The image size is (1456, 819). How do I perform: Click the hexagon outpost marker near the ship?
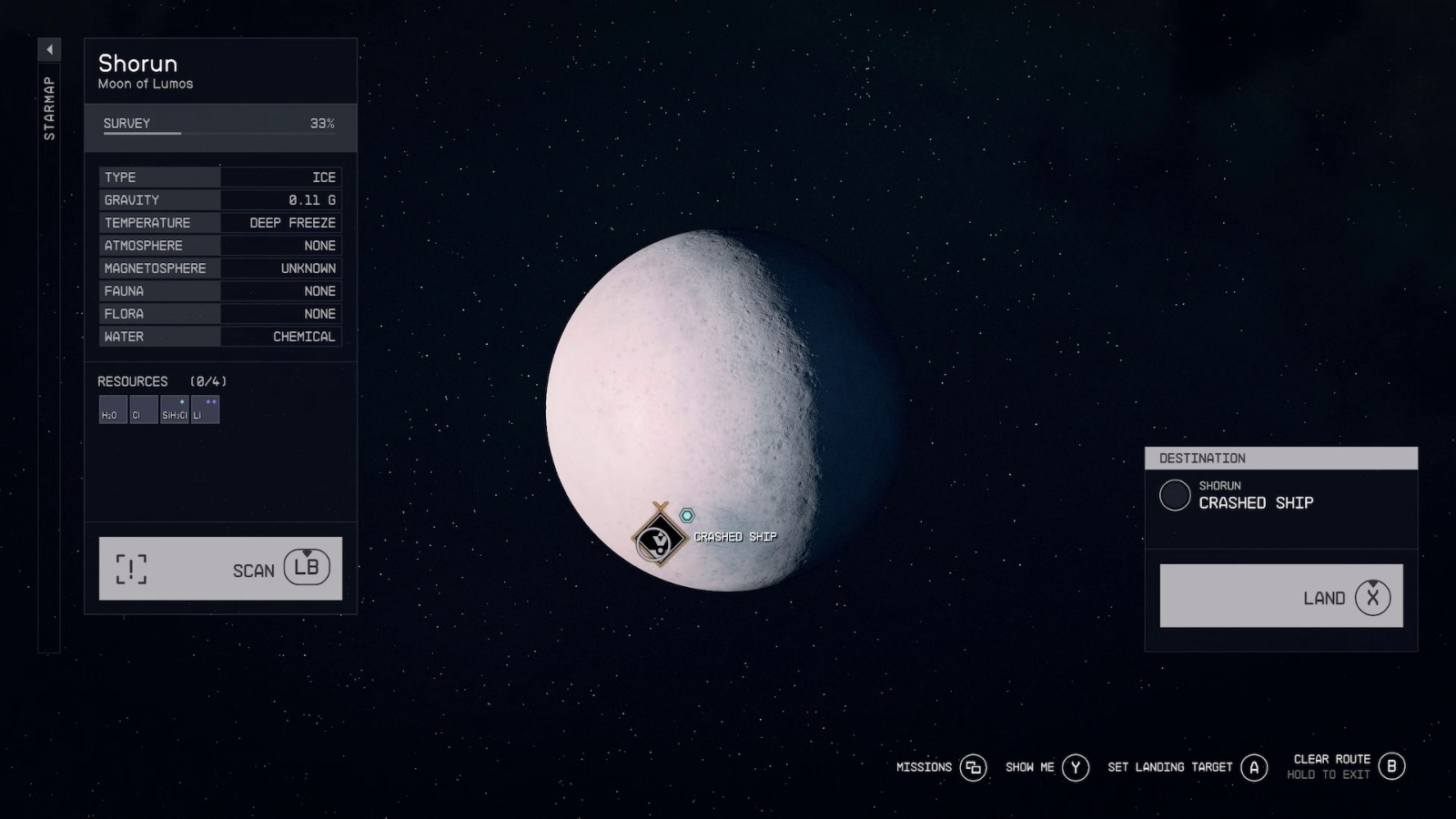tap(687, 516)
